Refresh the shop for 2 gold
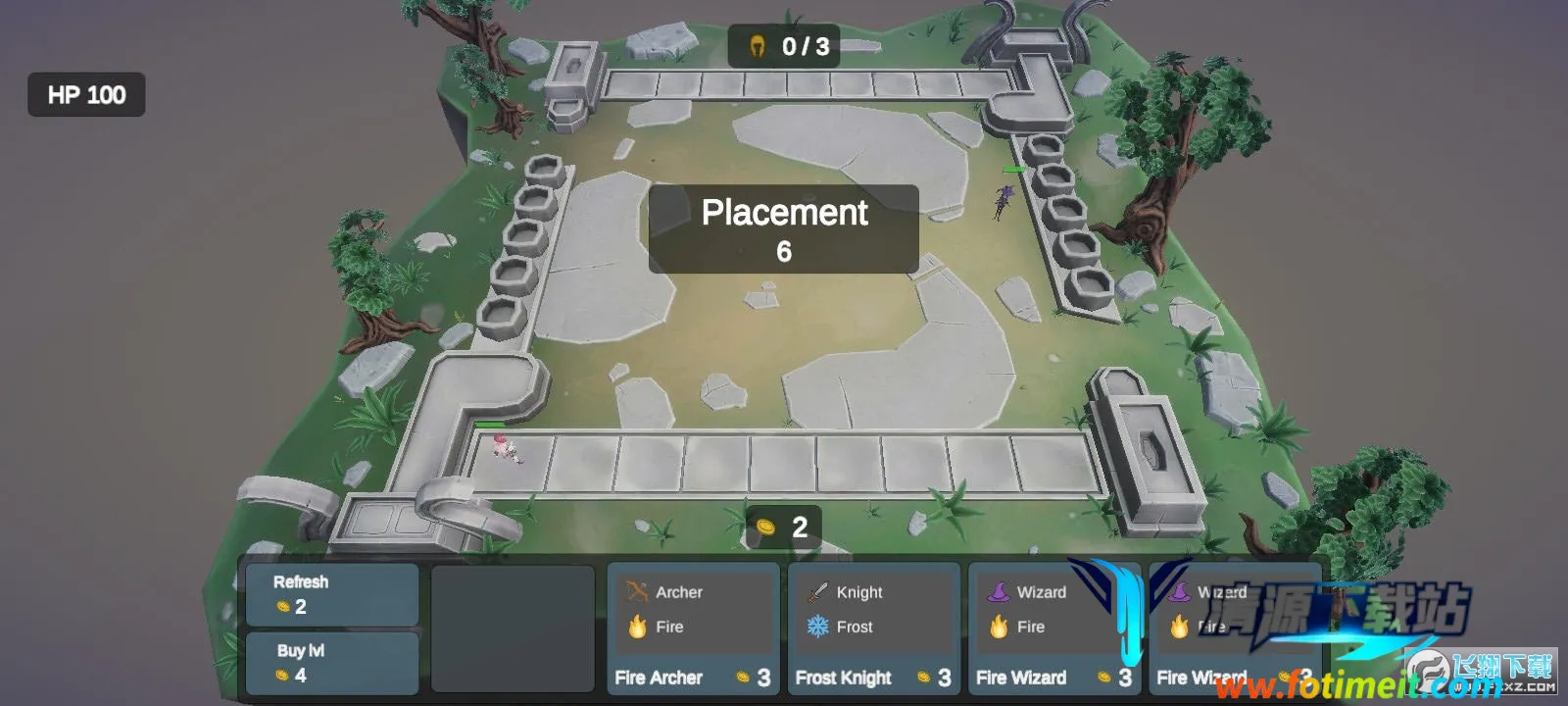The width and height of the screenshot is (1568, 706). [331, 594]
